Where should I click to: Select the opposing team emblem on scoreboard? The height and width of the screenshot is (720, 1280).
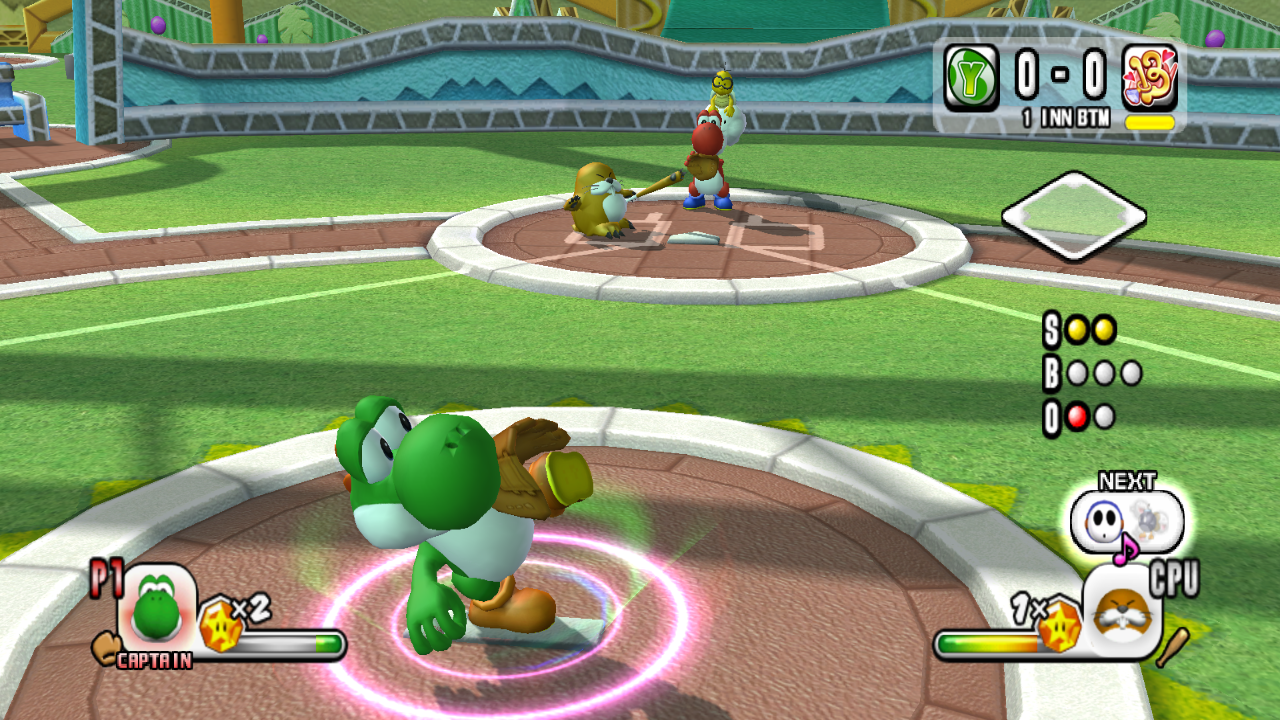[1149, 78]
